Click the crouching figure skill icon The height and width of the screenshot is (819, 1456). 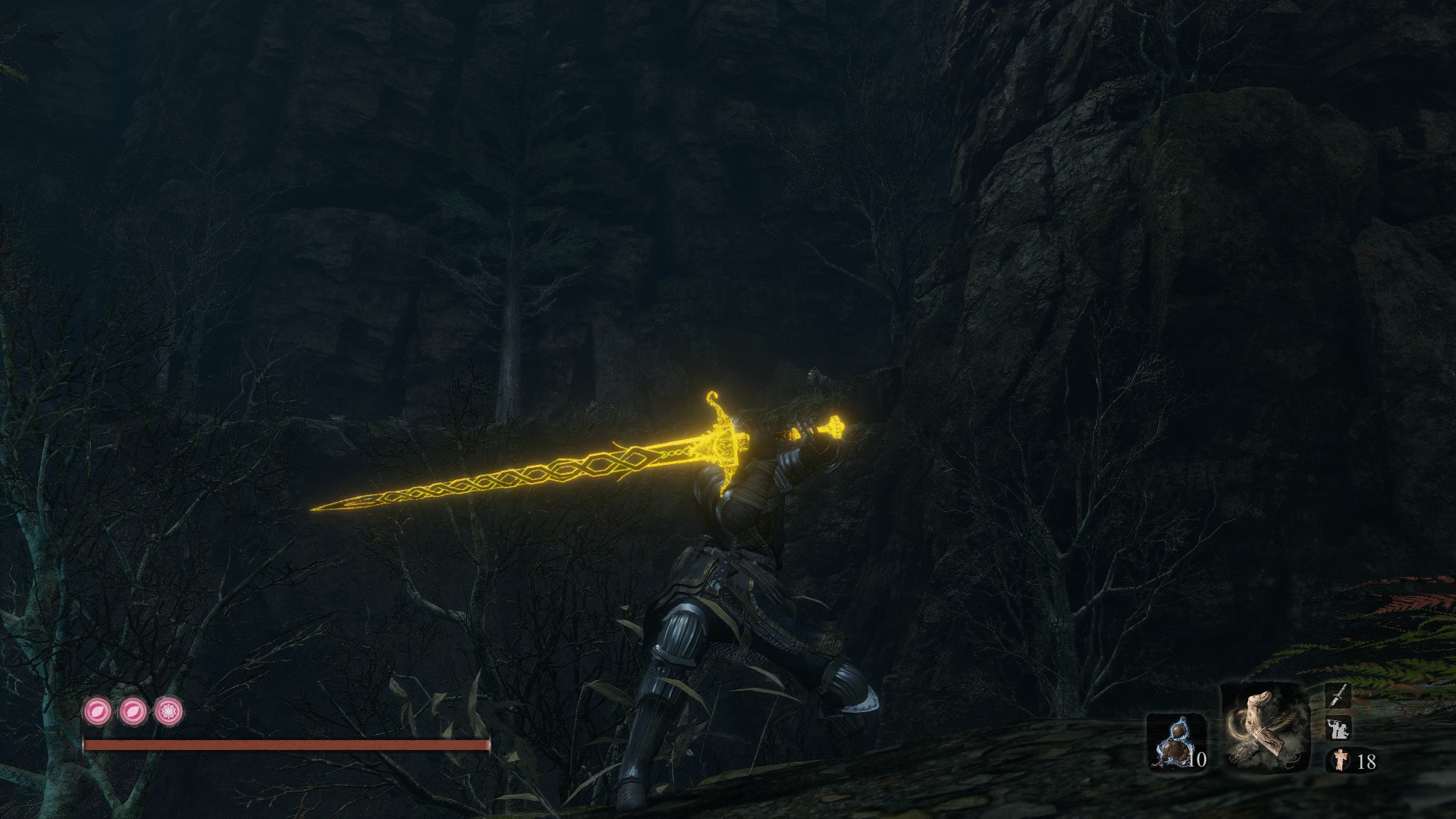click(x=1337, y=728)
